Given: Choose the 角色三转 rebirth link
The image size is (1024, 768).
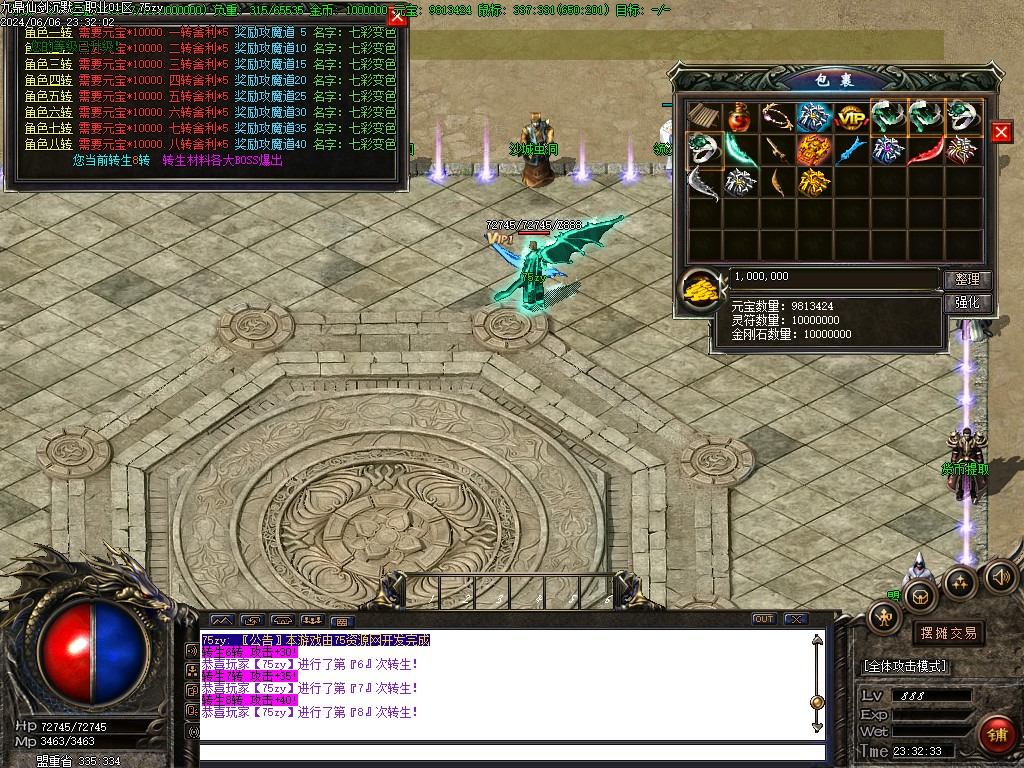Looking at the screenshot, I should point(48,64).
